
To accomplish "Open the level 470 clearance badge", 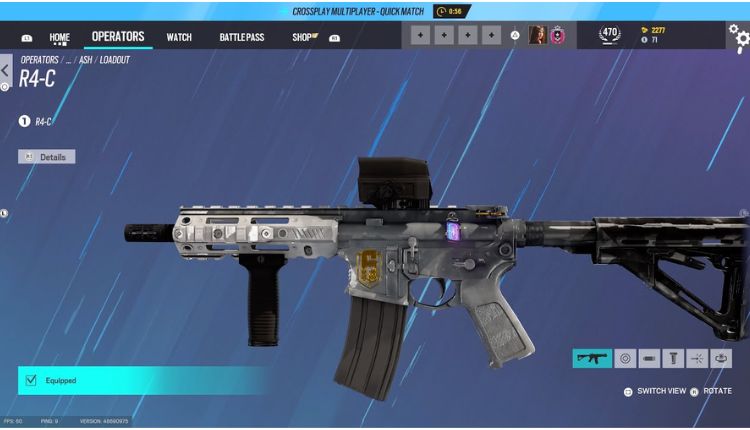I will 609,35.
